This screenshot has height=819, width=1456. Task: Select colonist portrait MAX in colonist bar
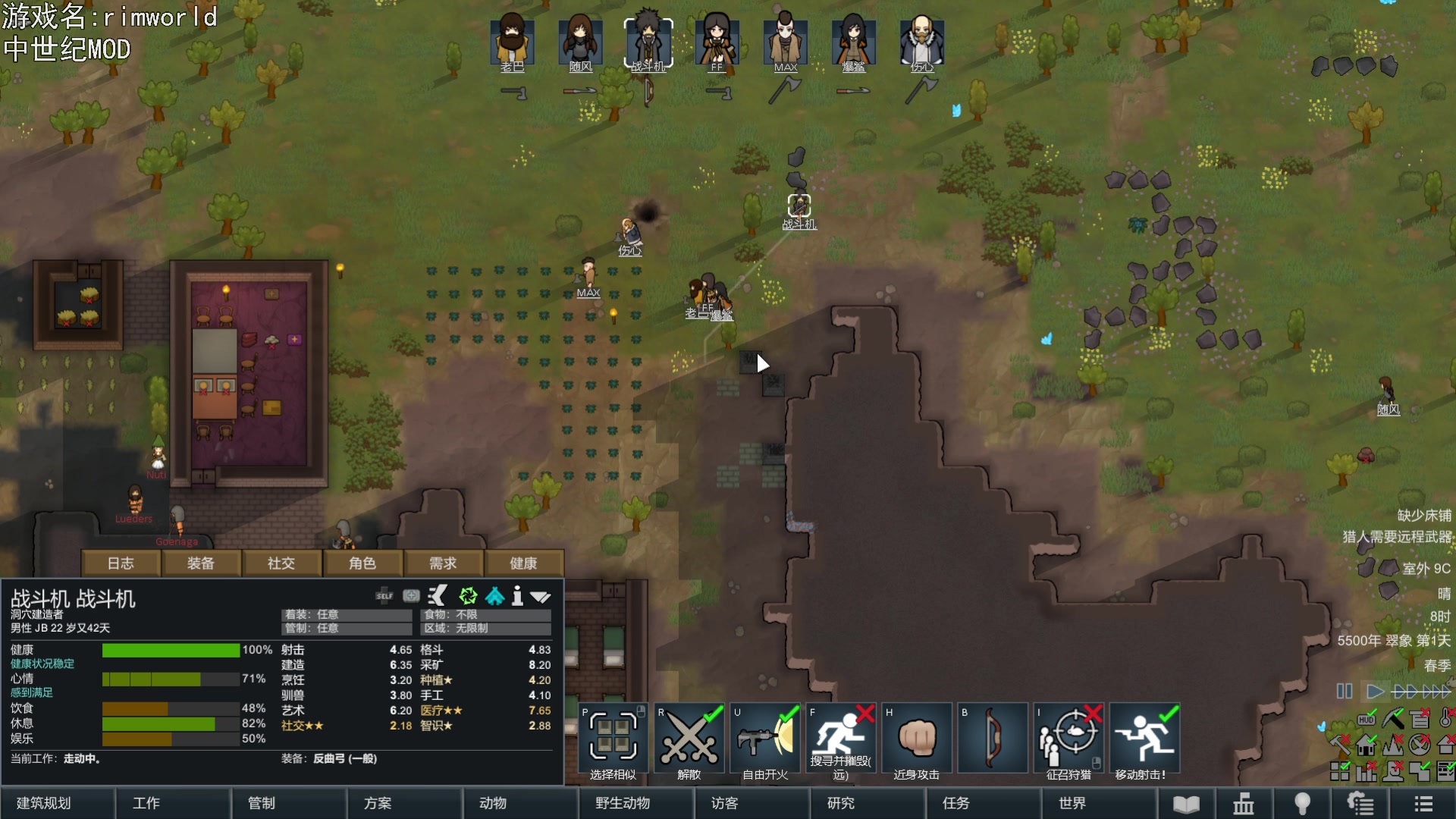point(785,43)
